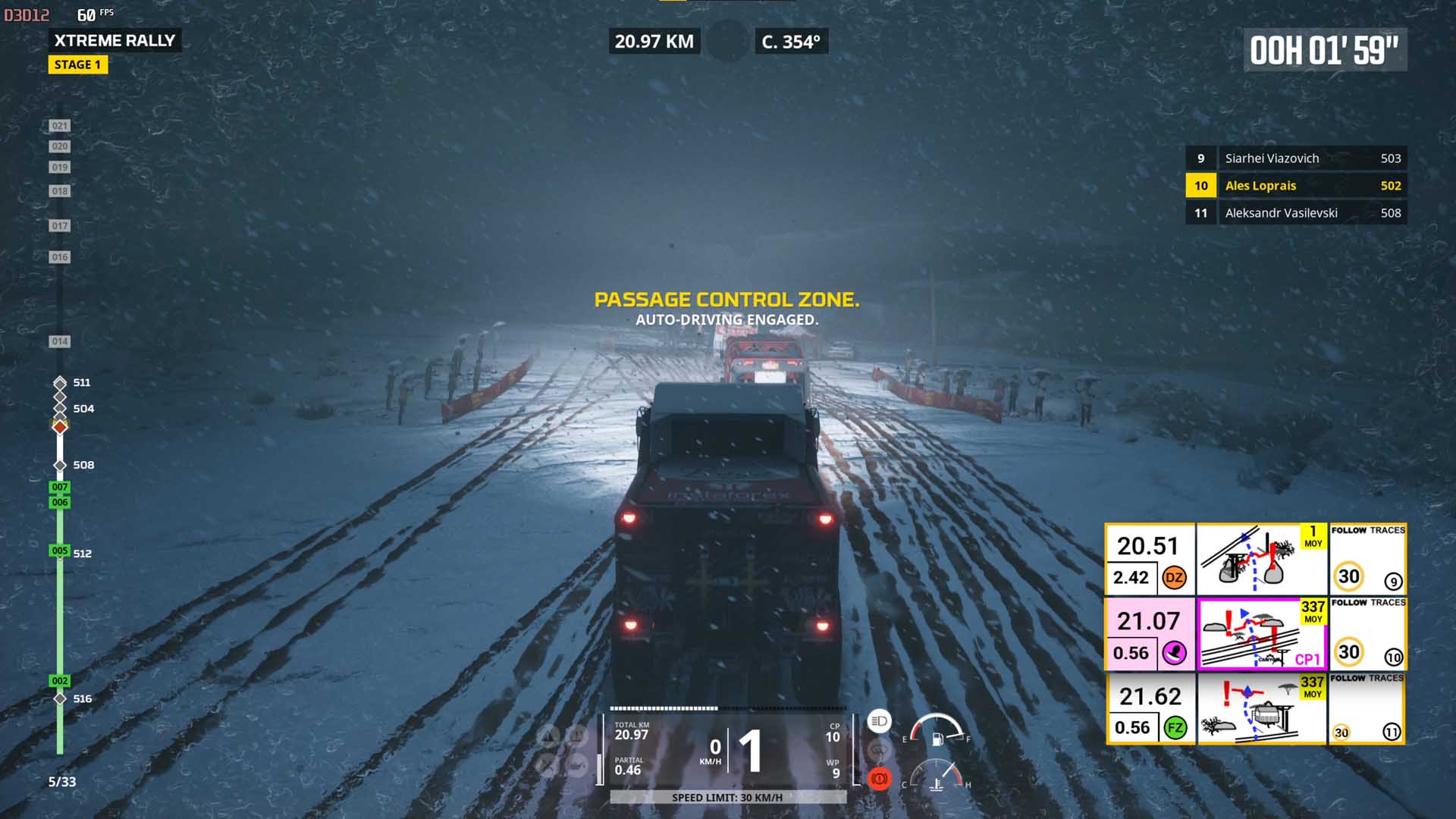Select highlighted Ales Loprais leaderboard row

click(x=1296, y=186)
